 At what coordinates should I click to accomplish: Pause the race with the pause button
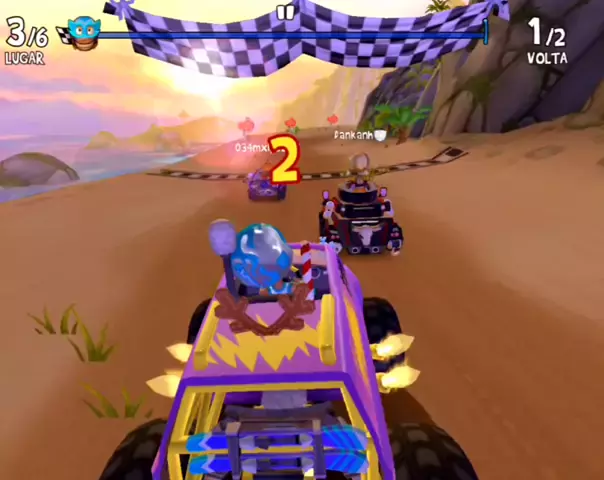285,13
